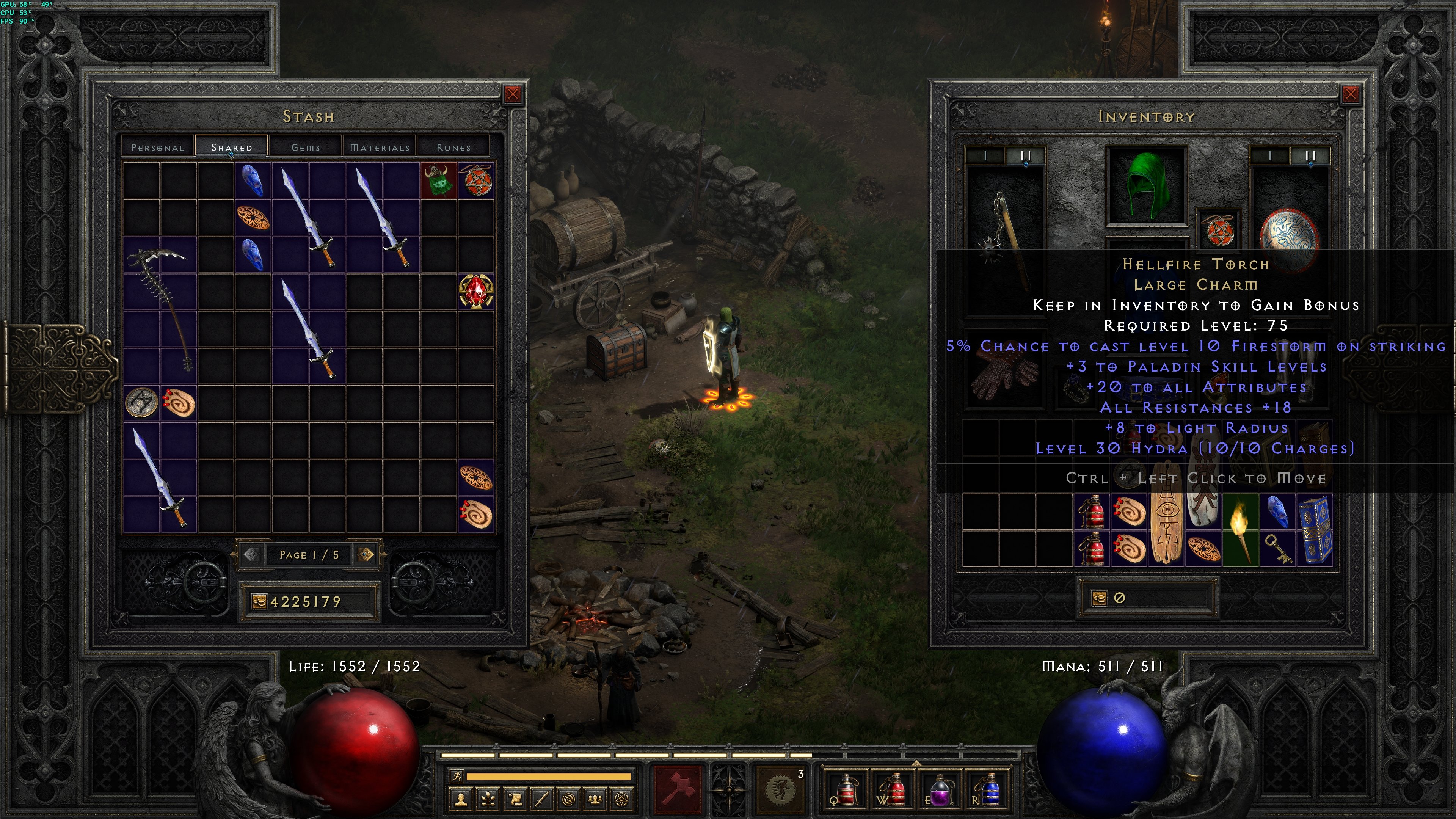Select the Materials stash tab
The width and height of the screenshot is (1456, 819).
click(x=379, y=147)
